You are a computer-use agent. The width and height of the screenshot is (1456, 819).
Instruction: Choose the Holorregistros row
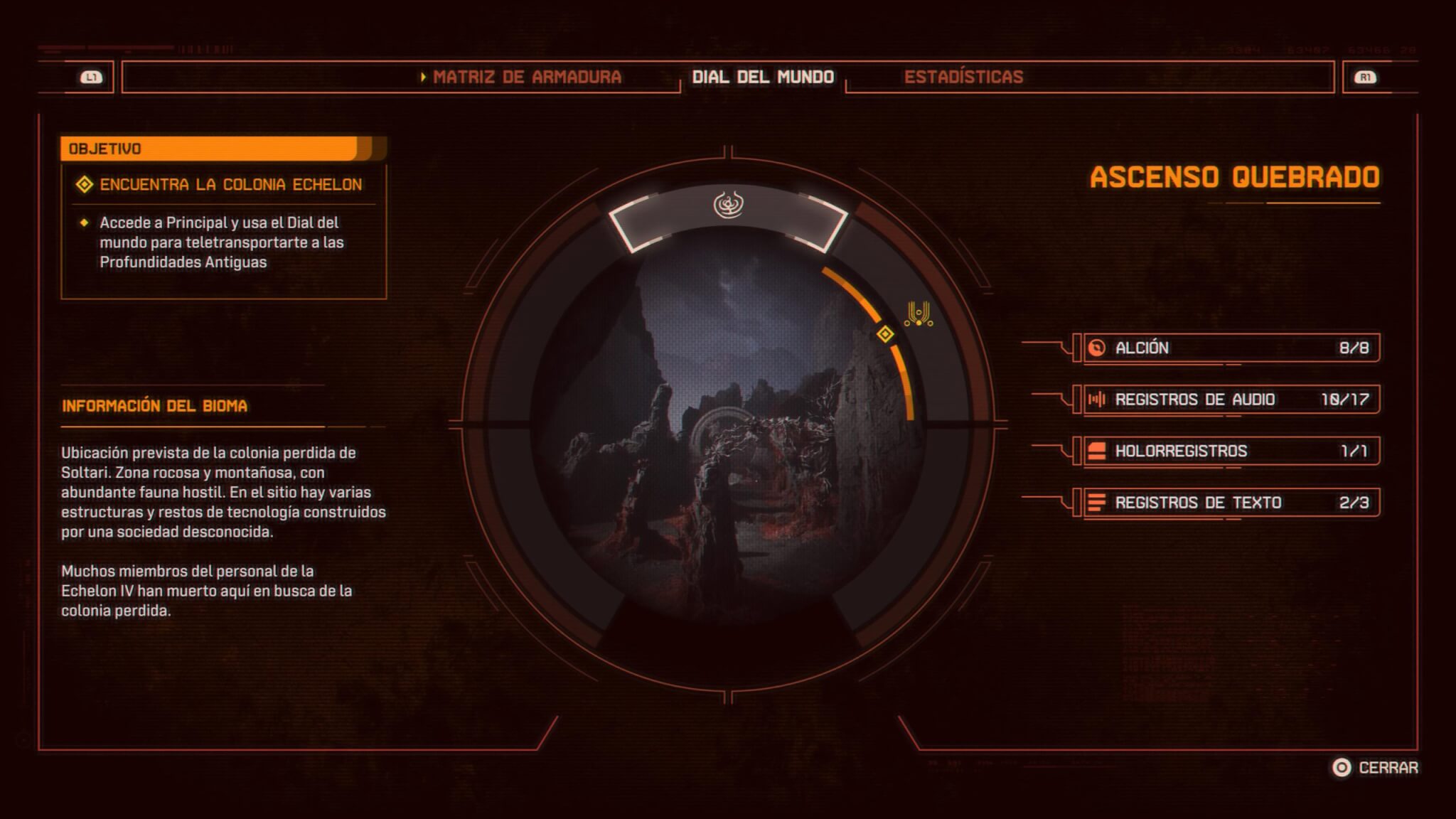(1231, 451)
